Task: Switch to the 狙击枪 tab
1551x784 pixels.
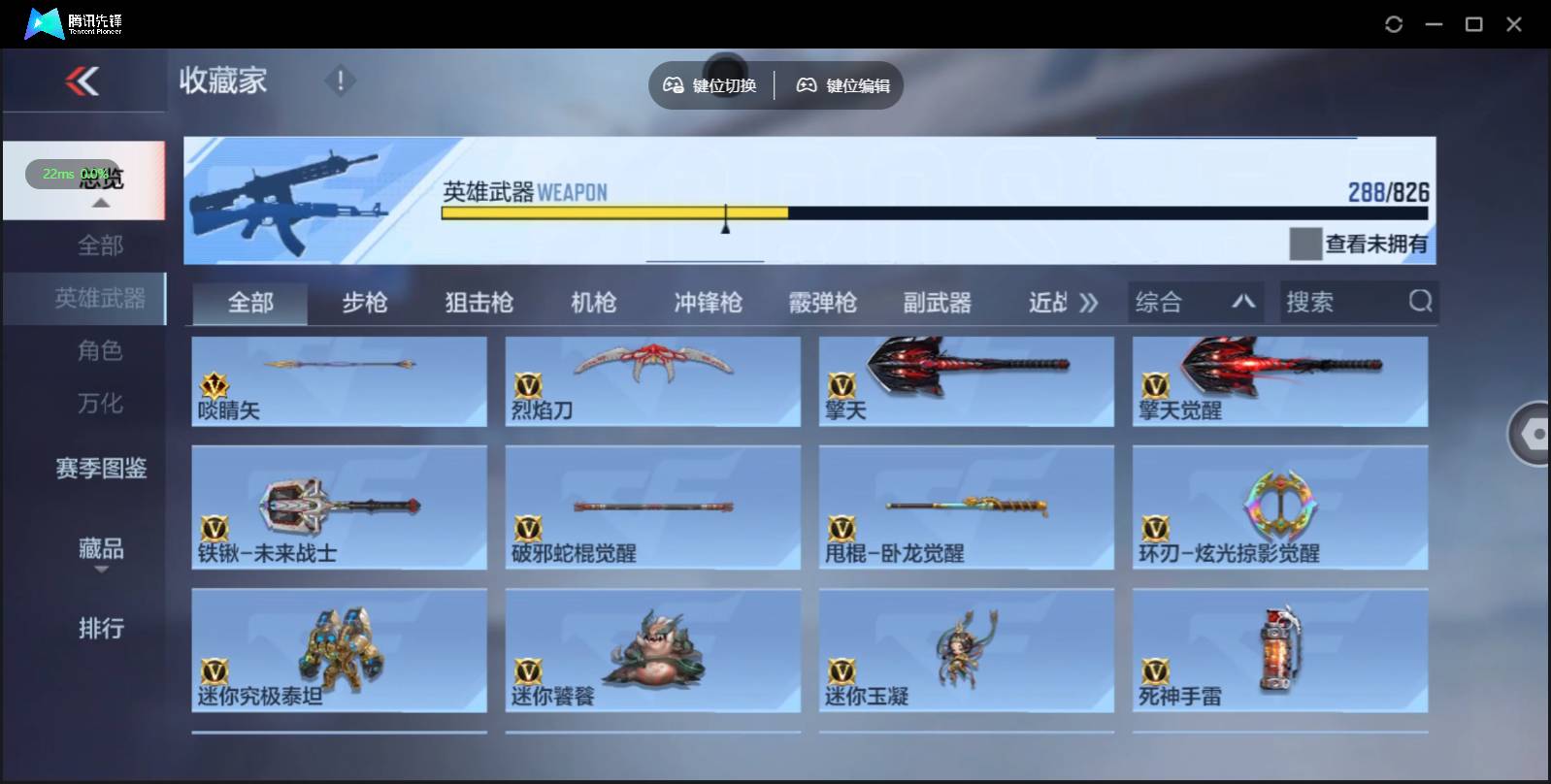Action: tap(479, 302)
